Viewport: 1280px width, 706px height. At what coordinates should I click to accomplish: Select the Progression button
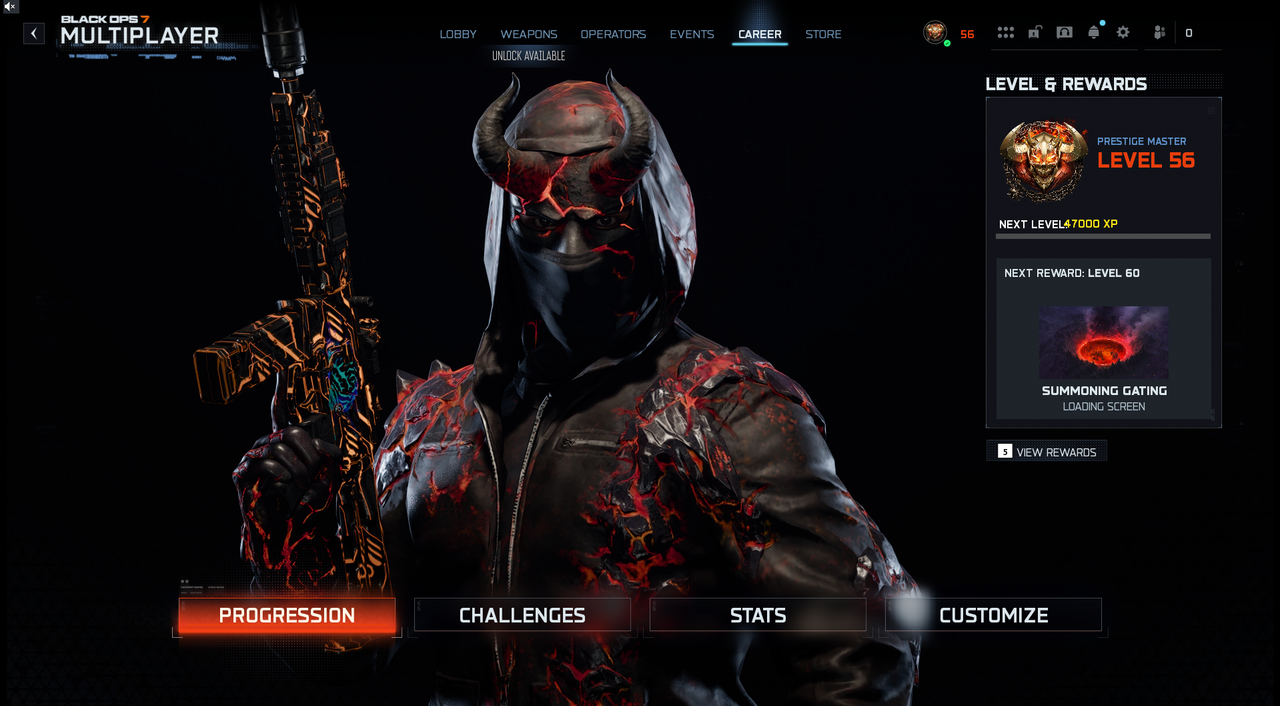tap(287, 615)
